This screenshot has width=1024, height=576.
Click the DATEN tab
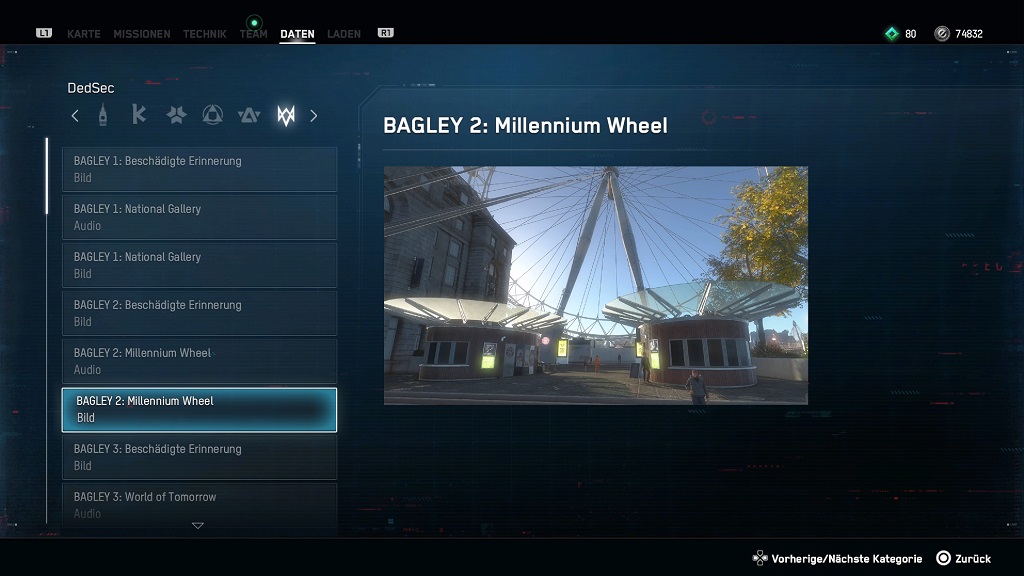click(x=297, y=34)
